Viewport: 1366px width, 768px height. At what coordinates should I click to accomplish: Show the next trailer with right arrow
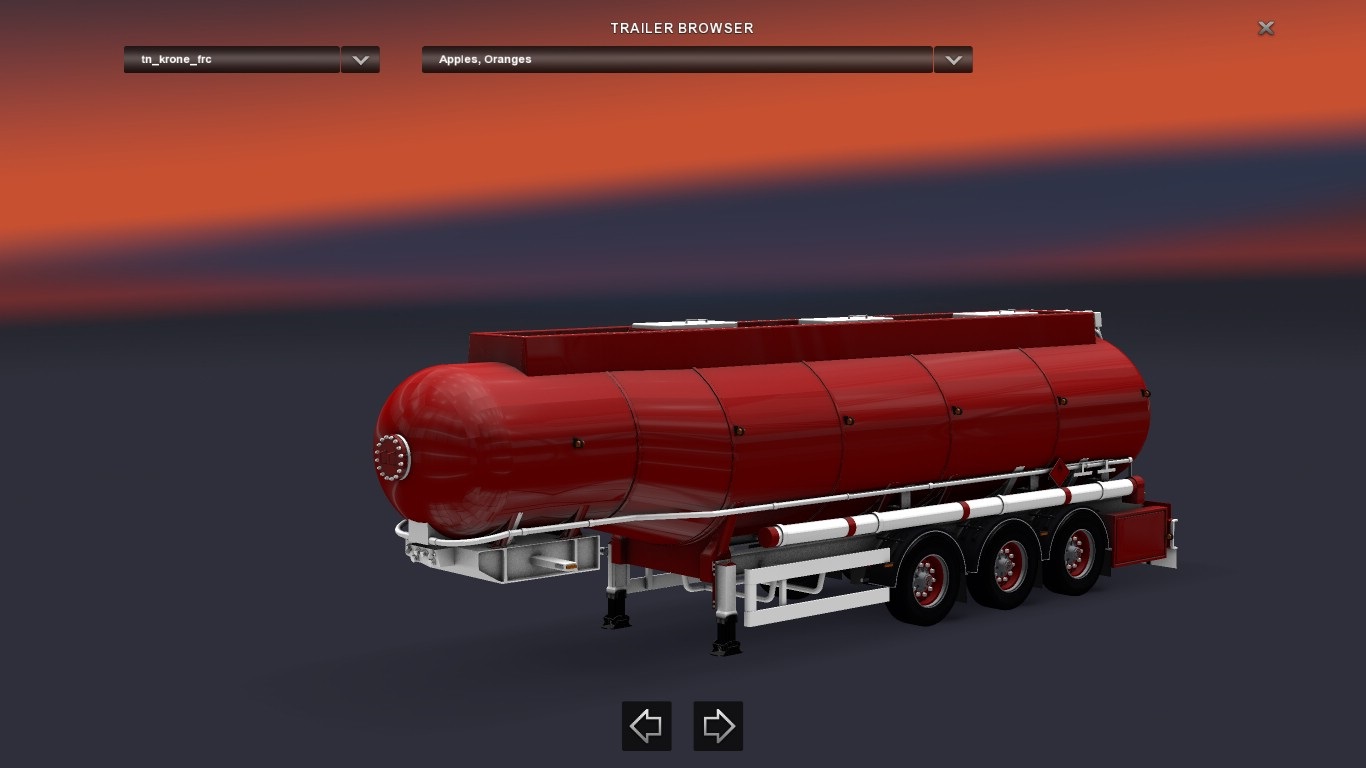[x=718, y=726]
